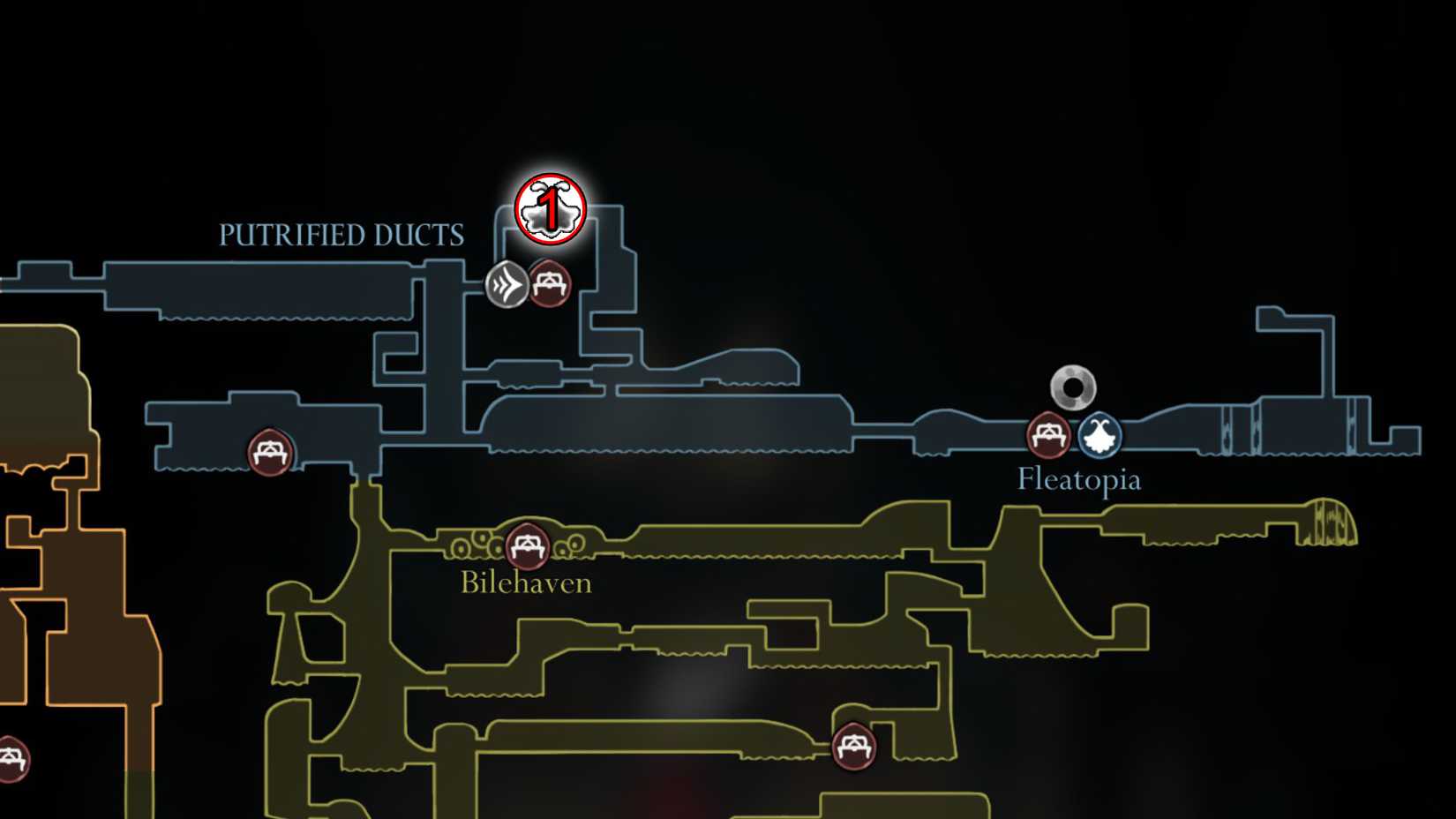Open the Fleatopia location label
Screen dimensions: 1456x819
click(1078, 479)
